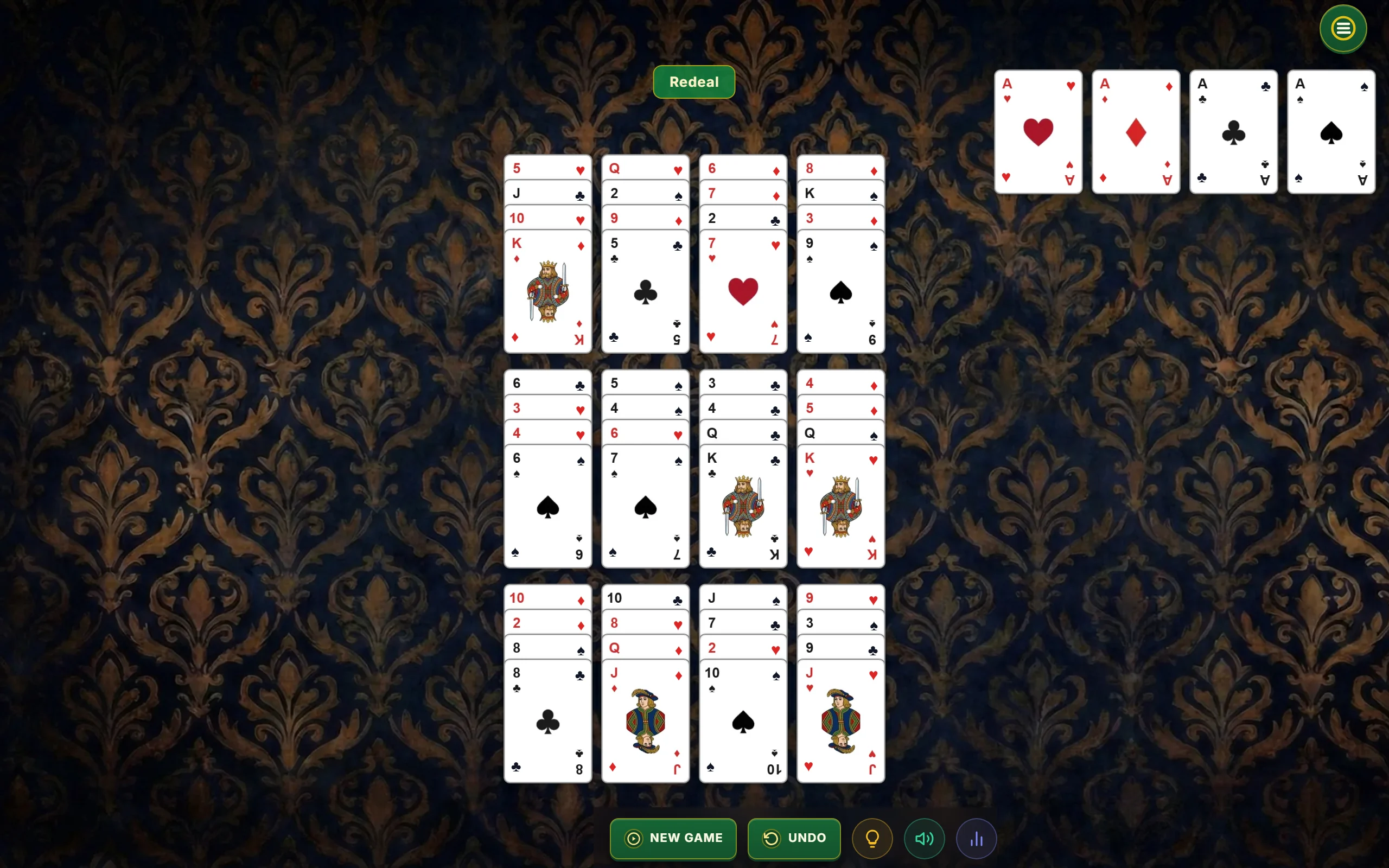
Task: Select the 8 of Clubs card
Action: (547, 720)
